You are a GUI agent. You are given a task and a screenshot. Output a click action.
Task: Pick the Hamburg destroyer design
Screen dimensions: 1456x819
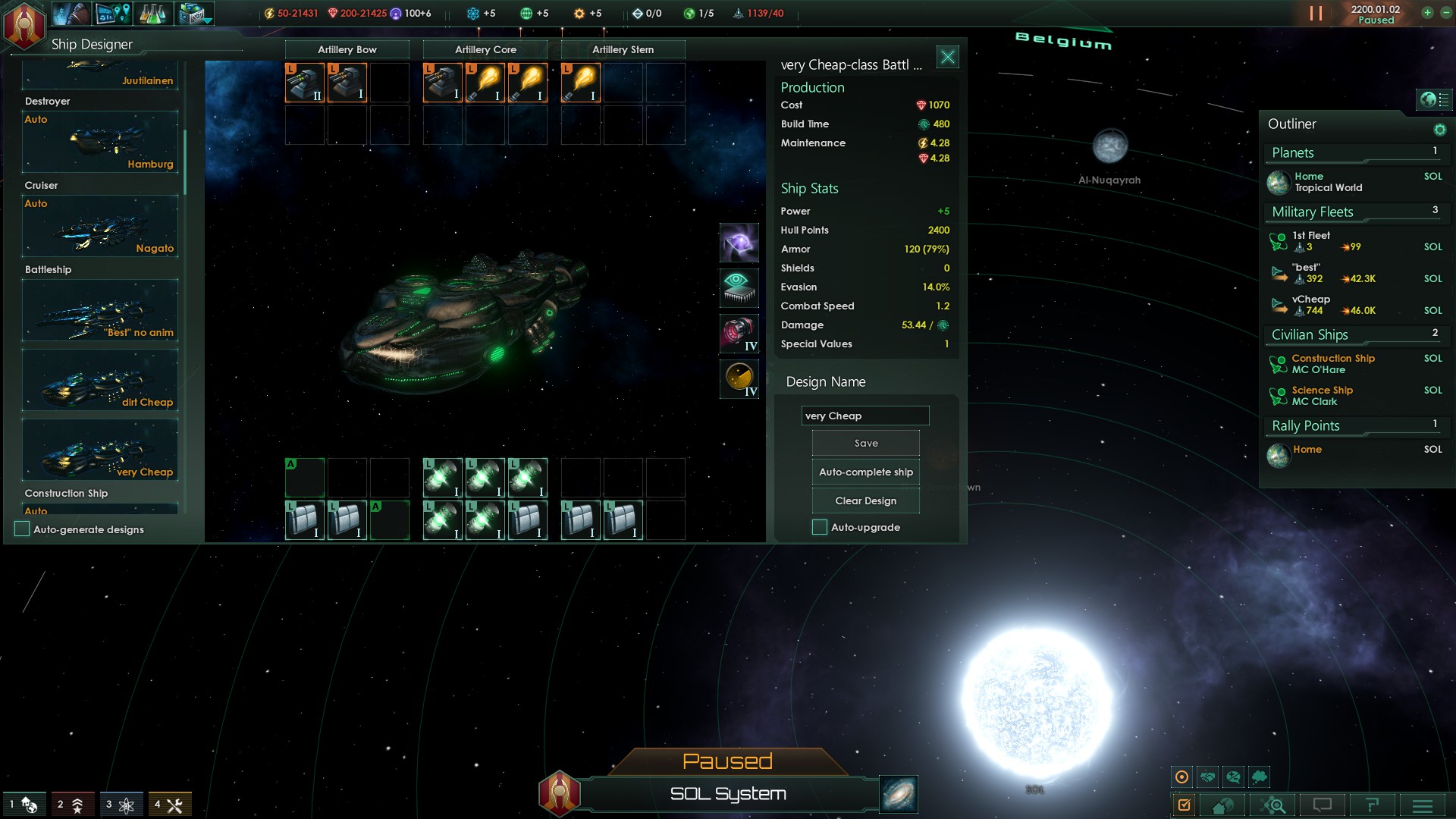[x=100, y=143]
